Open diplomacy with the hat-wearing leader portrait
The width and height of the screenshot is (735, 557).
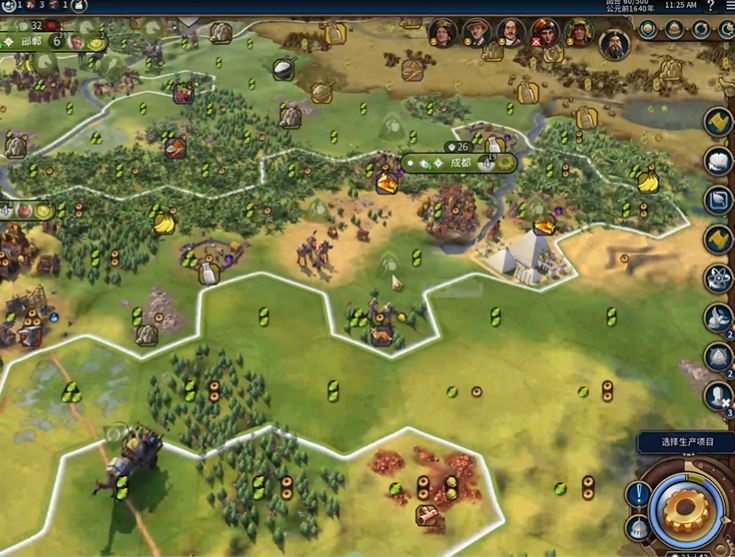click(476, 33)
